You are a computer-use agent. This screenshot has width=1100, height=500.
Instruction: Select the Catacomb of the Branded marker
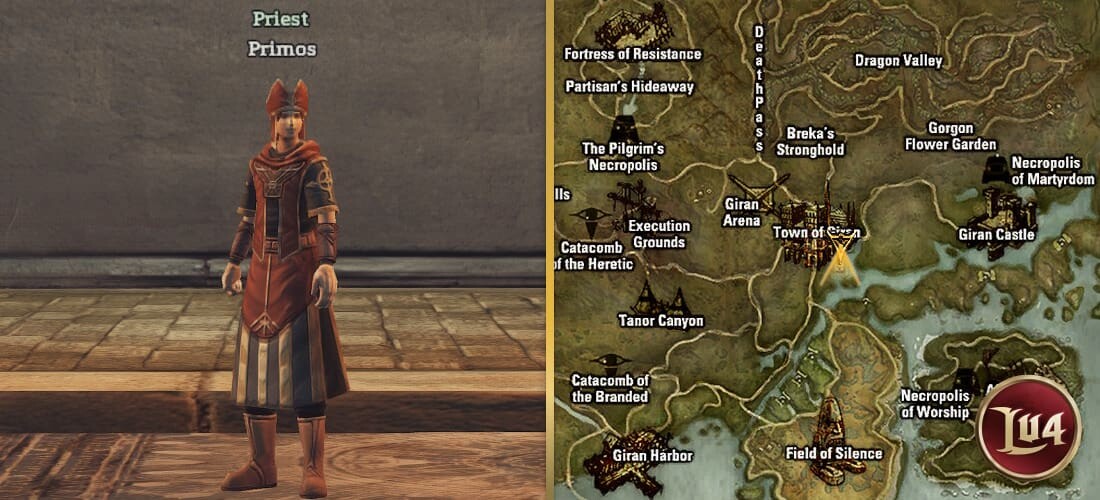point(610,387)
